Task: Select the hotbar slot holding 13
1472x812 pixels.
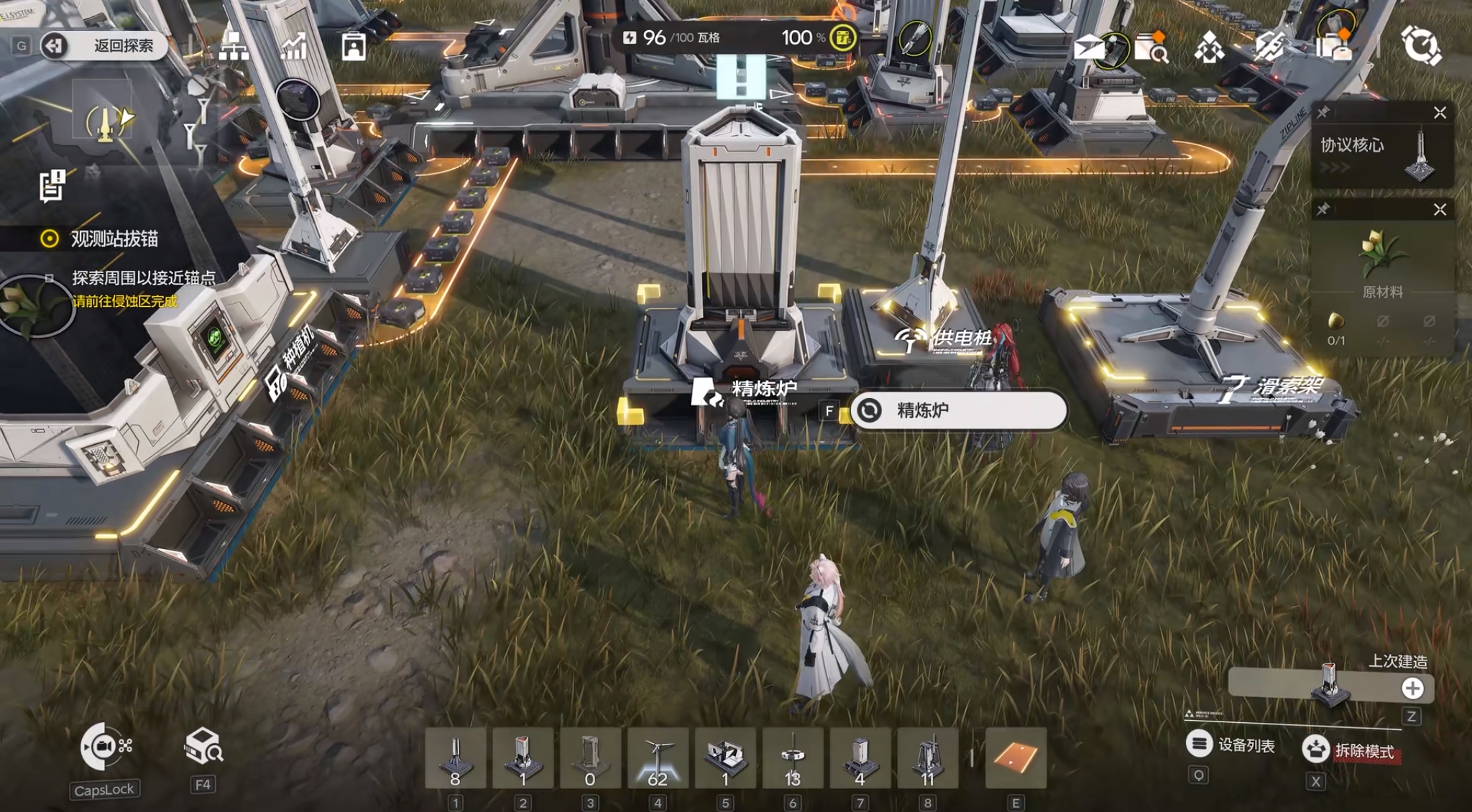Action: pos(793,758)
